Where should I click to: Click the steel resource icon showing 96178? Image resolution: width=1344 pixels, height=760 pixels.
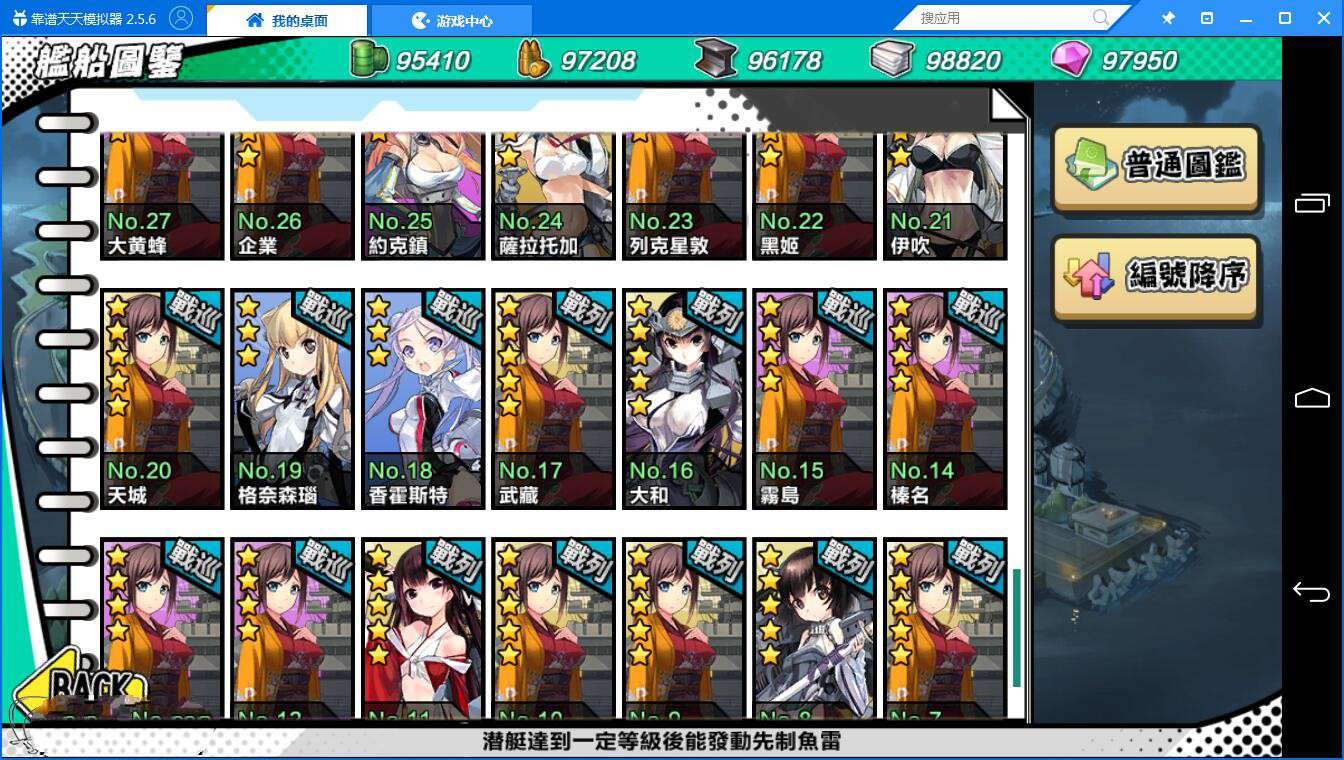[x=716, y=59]
